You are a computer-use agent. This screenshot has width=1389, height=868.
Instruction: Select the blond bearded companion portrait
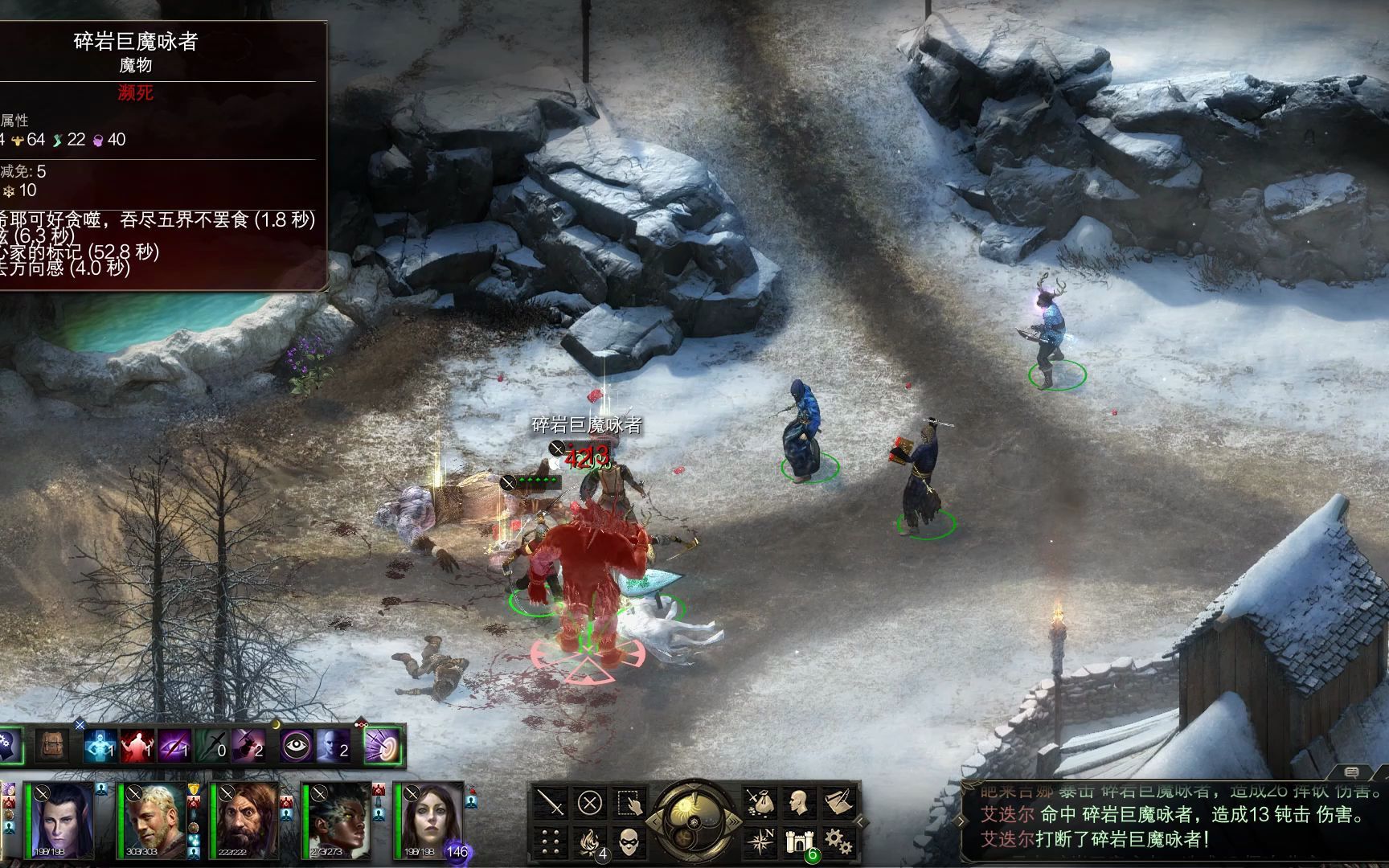pyautogui.click(x=154, y=821)
